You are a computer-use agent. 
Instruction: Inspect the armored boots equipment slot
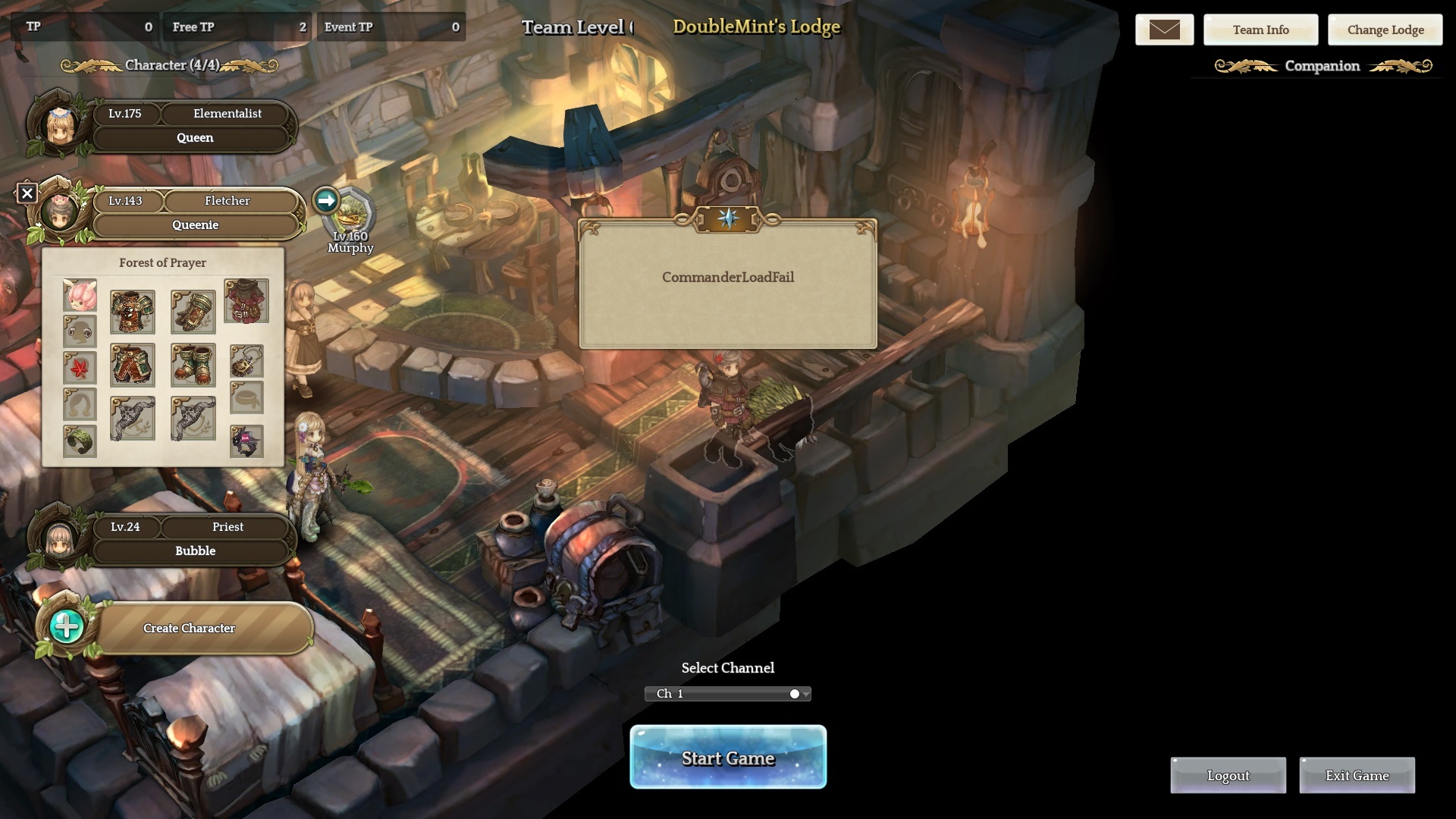193,365
